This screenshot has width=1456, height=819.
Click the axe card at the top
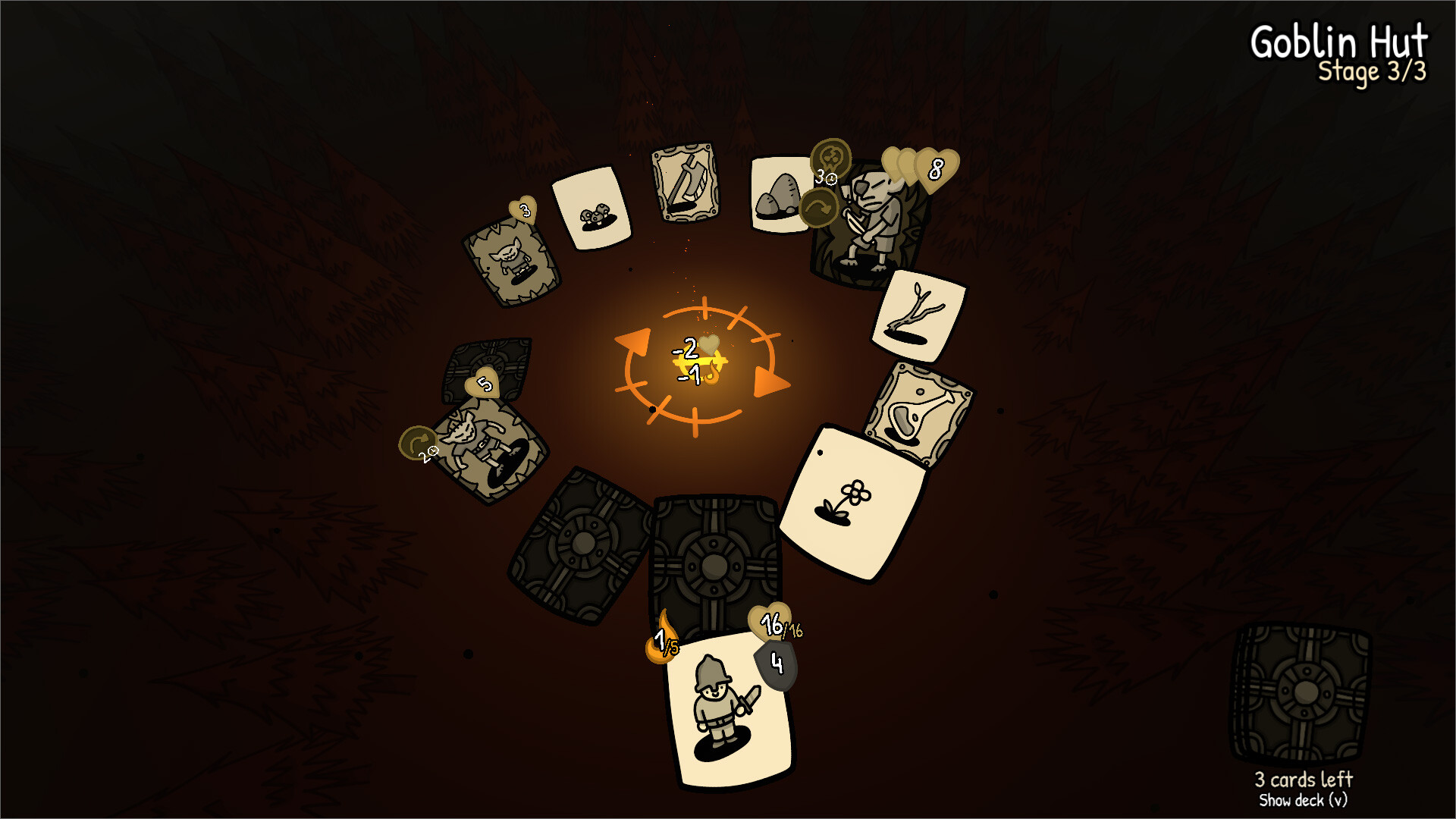pos(686,184)
